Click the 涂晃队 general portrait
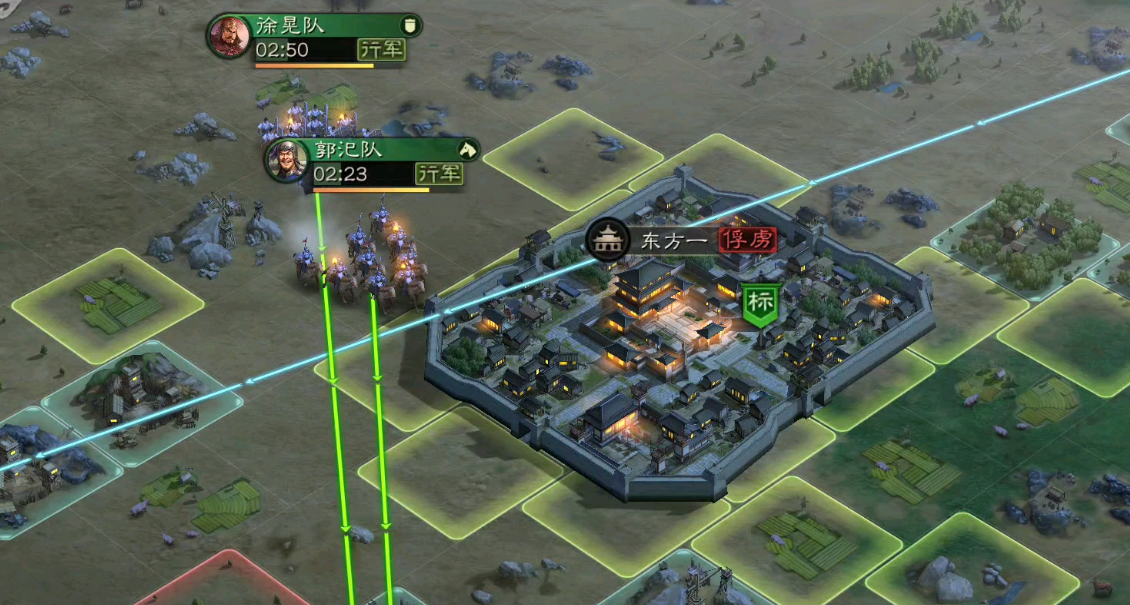The height and width of the screenshot is (605, 1130). (x=229, y=36)
